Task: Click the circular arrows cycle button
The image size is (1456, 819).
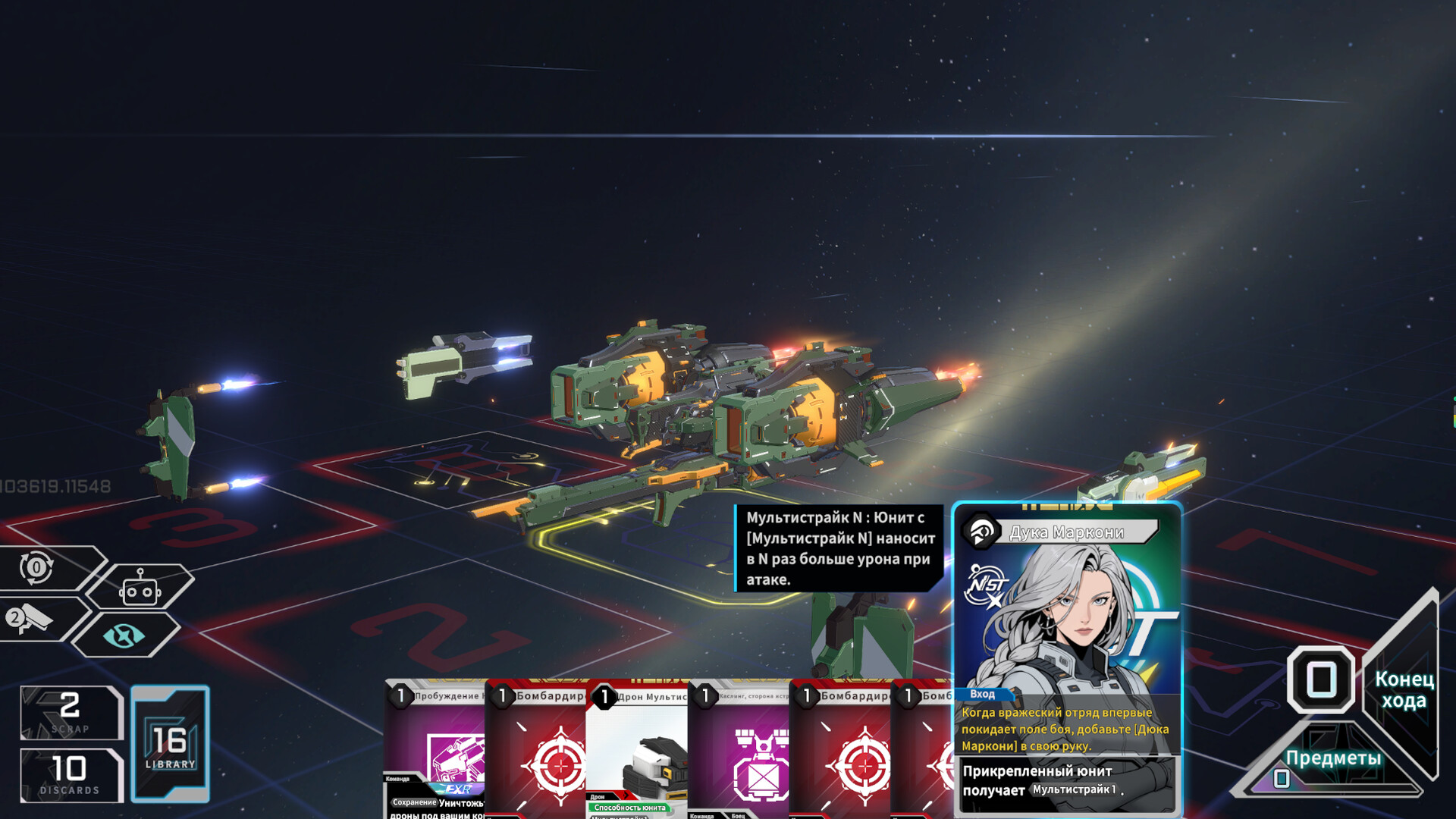Action: pyautogui.click(x=36, y=567)
